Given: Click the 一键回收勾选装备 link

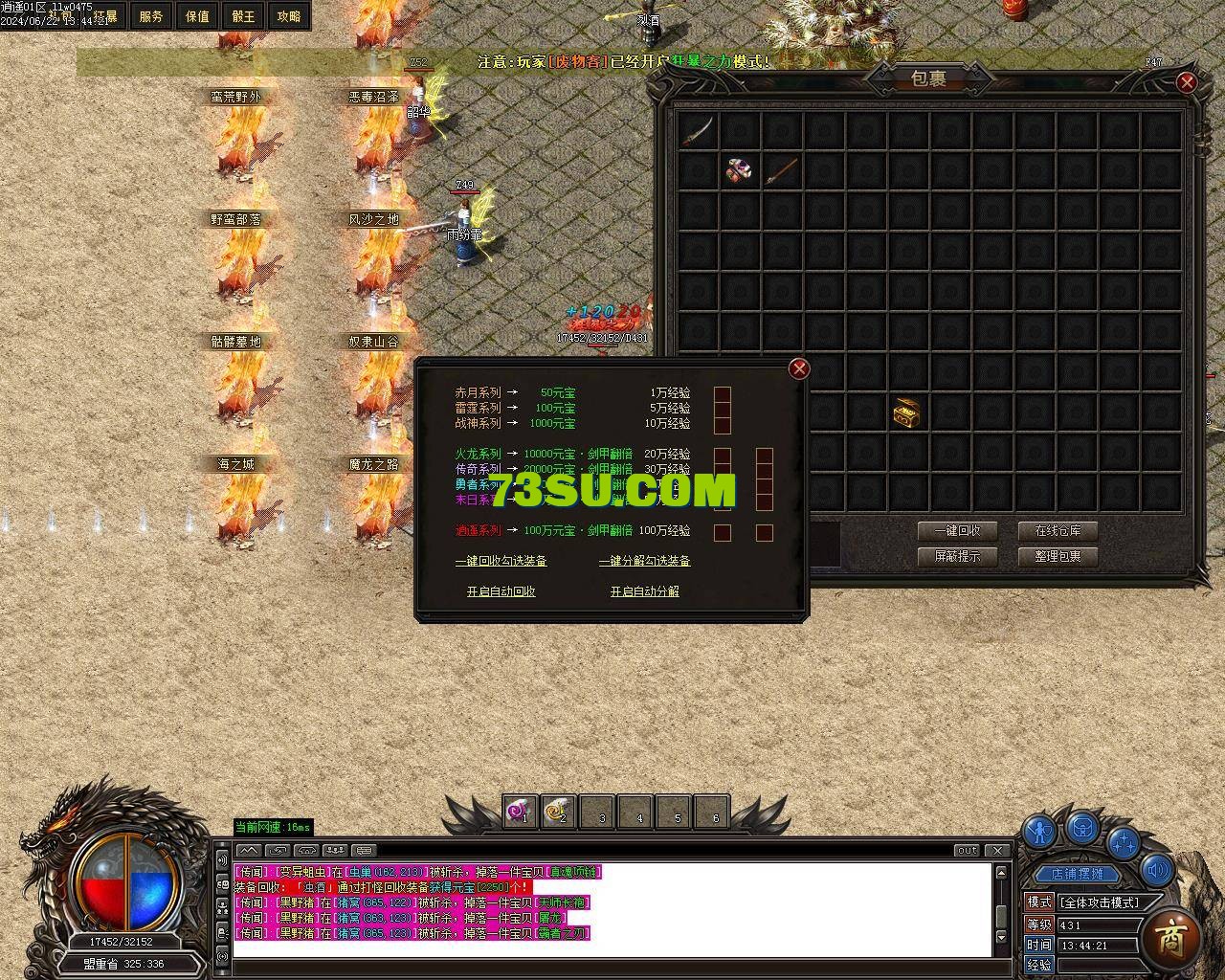Looking at the screenshot, I should tap(501, 561).
